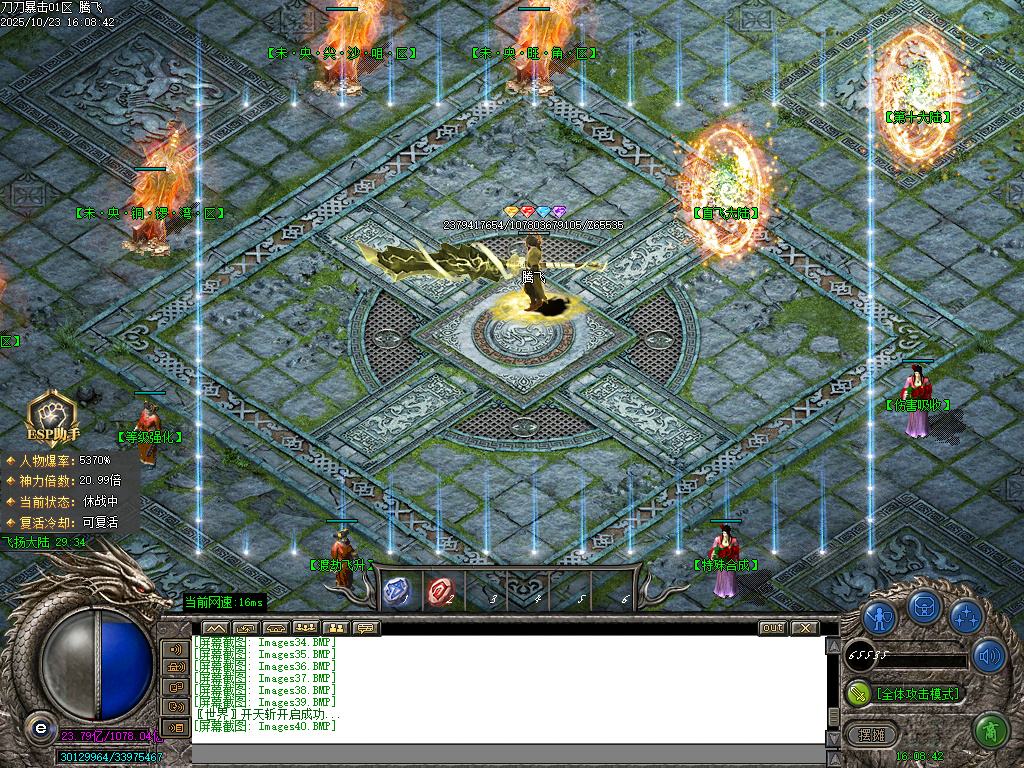Open the shop with the green 商 button
The image size is (1024, 768).
pos(990,731)
